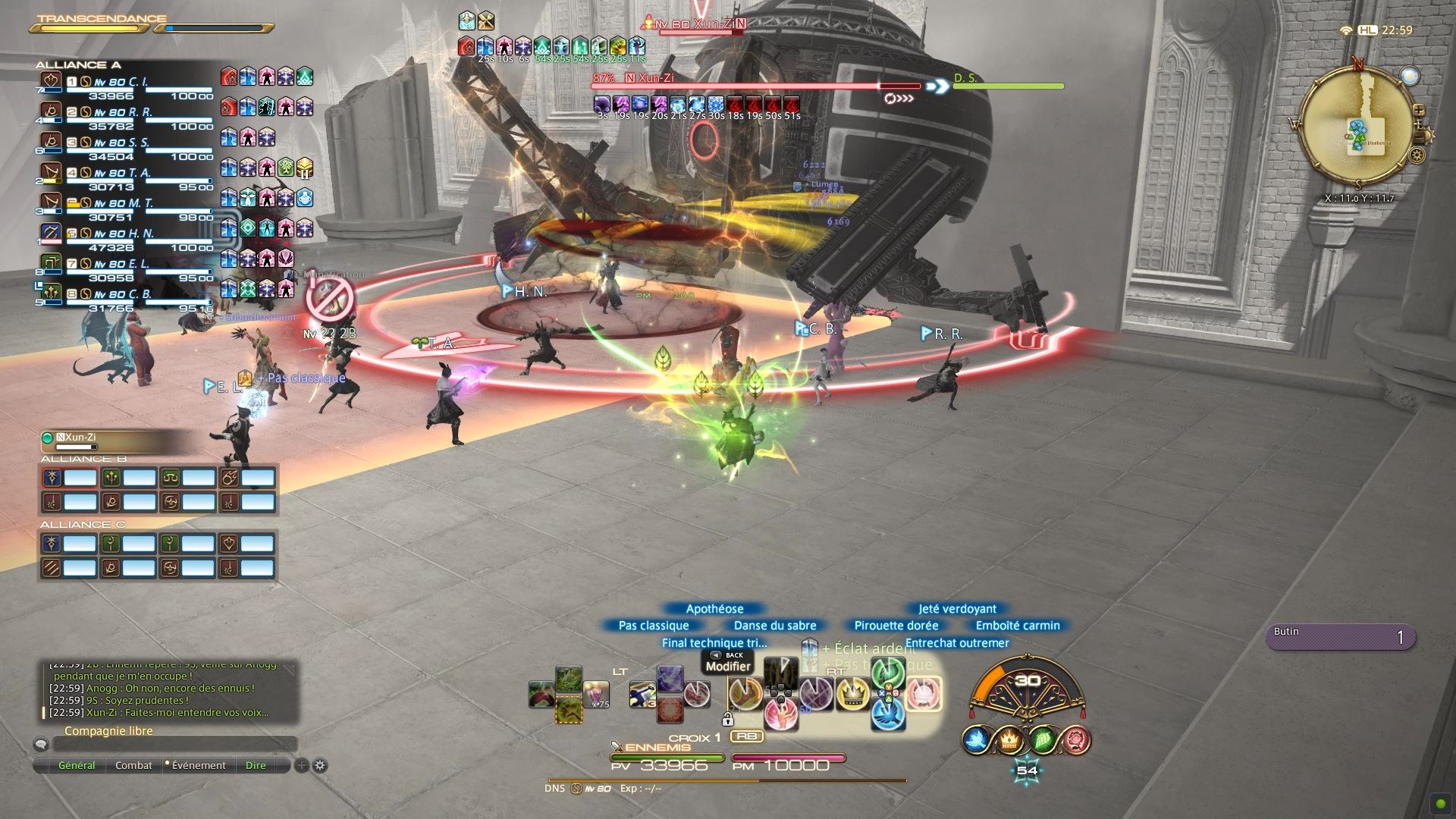Viewport: 1456px width, 819px height.
Task: Open chat settings gear icon
Action: tap(320, 766)
